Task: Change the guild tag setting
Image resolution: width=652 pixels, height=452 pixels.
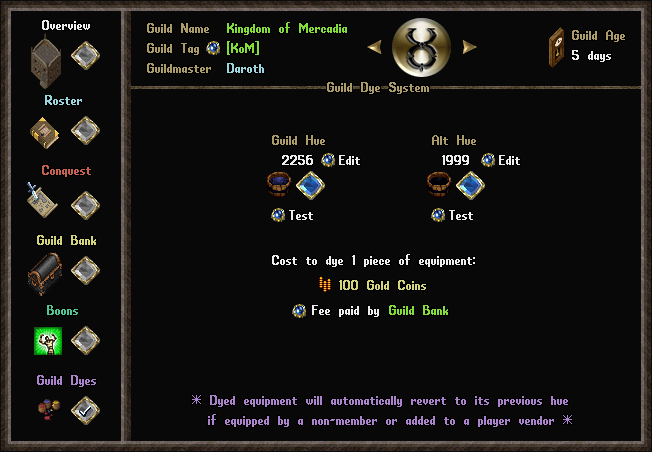Action: click(213, 48)
